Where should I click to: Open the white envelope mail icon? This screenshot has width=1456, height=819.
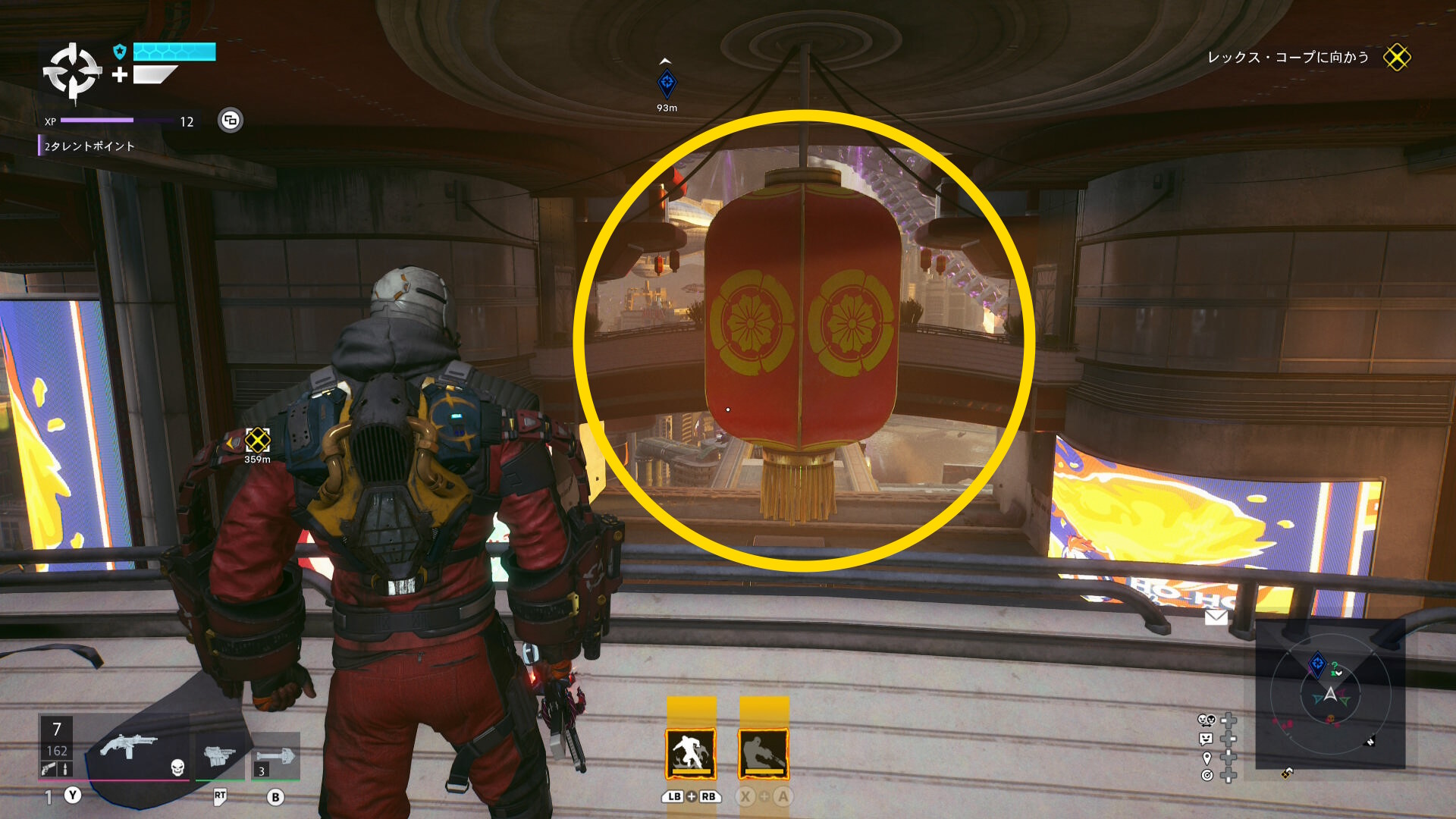(x=1216, y=617)
